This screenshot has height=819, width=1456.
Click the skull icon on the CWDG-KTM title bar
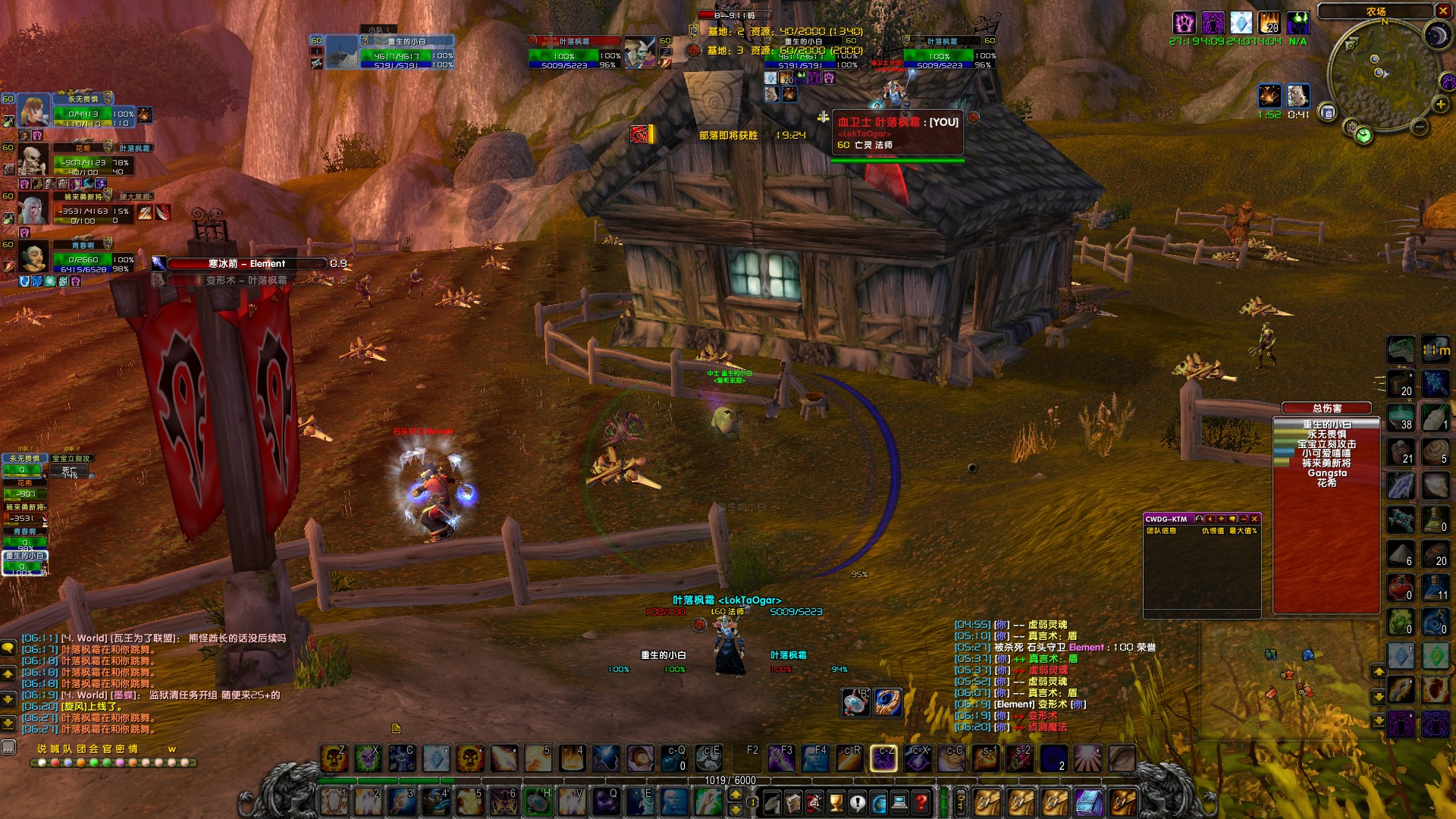coord(1199,519)
